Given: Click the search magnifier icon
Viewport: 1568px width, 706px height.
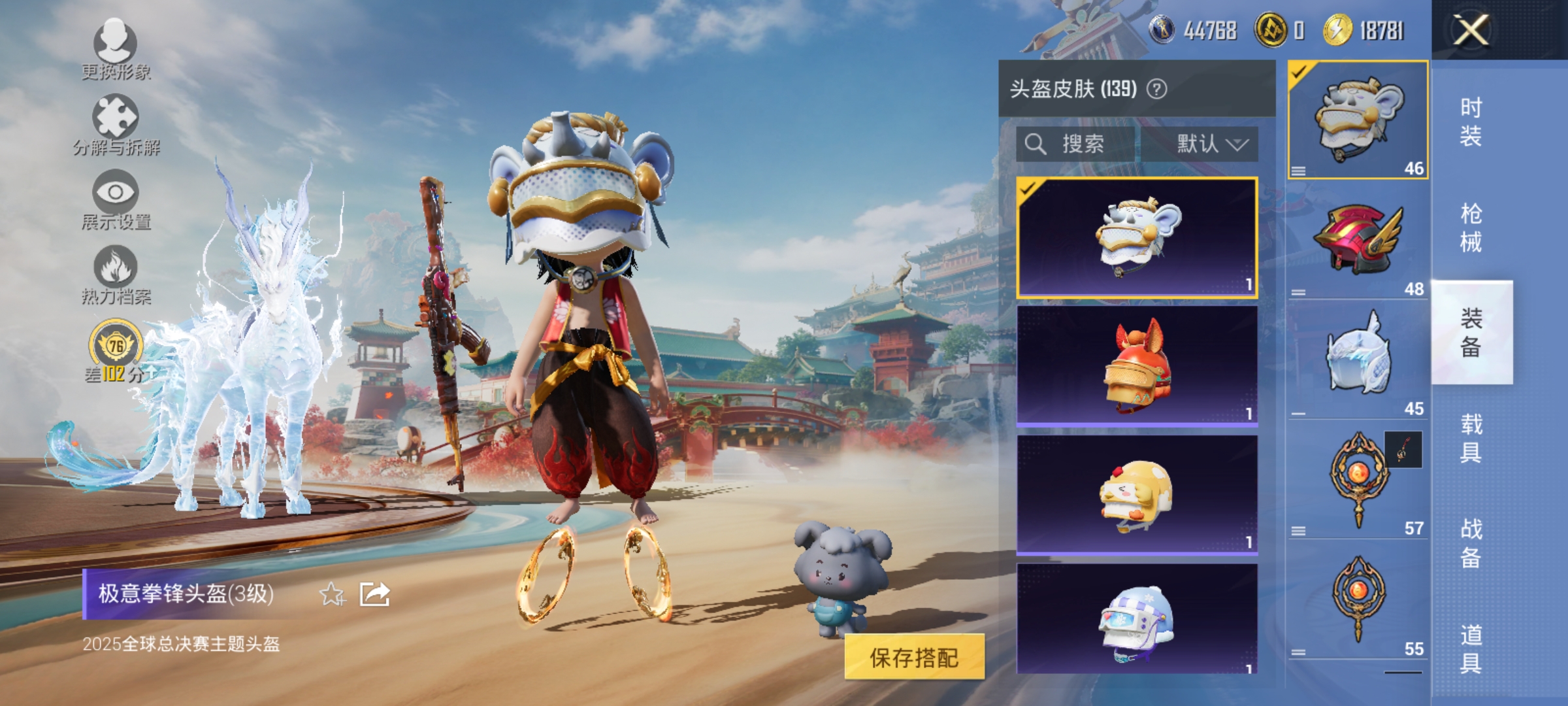Looking at the screenshot, I should (1036, 145).
